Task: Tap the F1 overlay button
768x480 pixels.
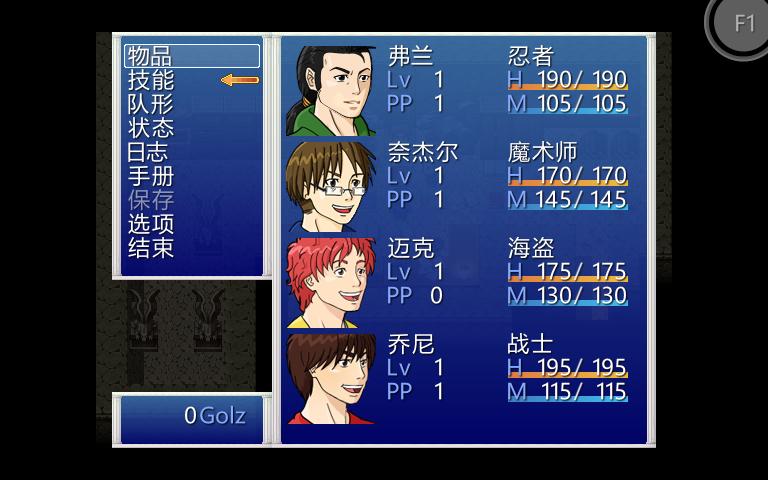Action: (743, 24)
